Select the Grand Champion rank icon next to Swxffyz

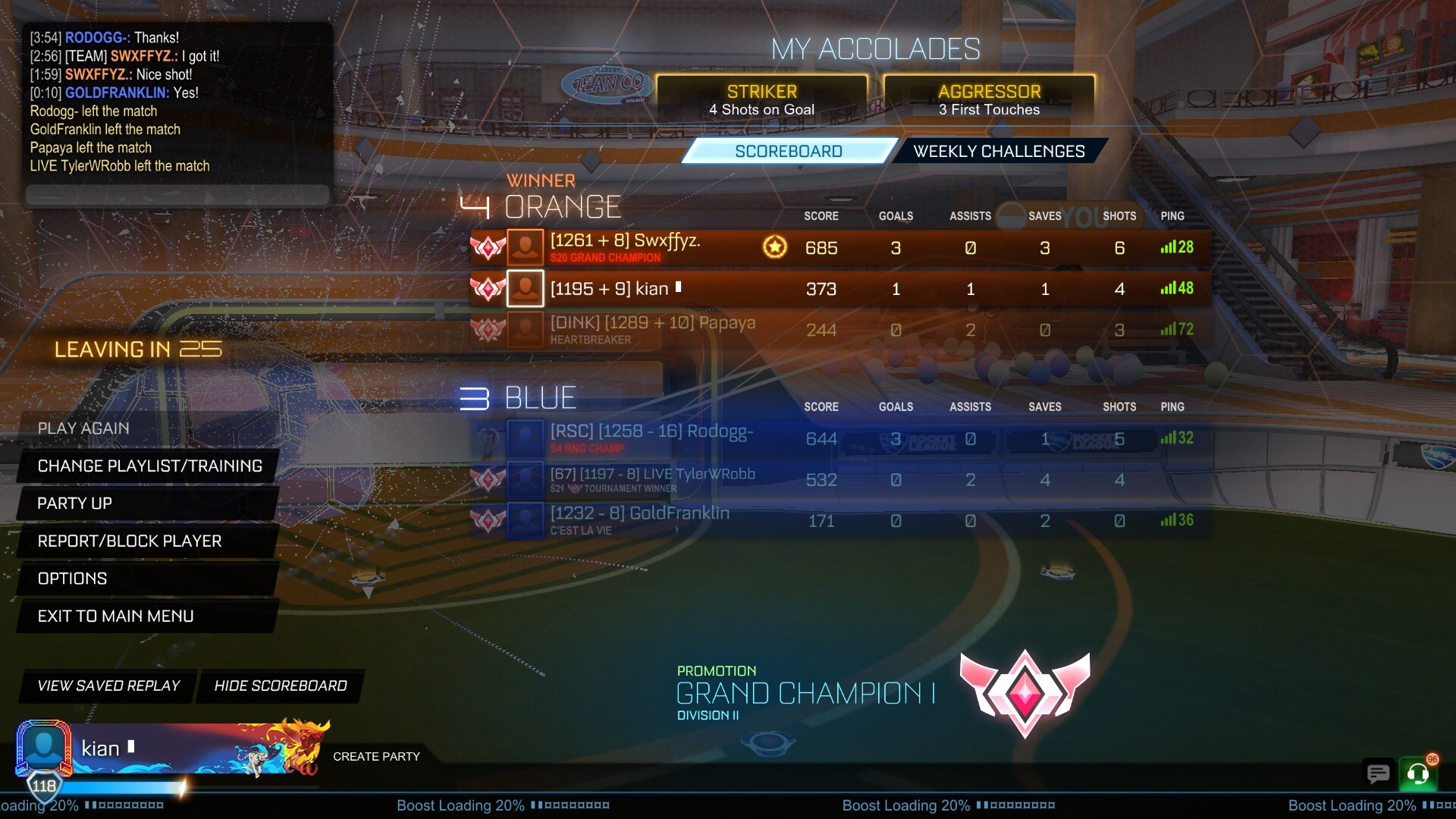click(x=489, y=246)
